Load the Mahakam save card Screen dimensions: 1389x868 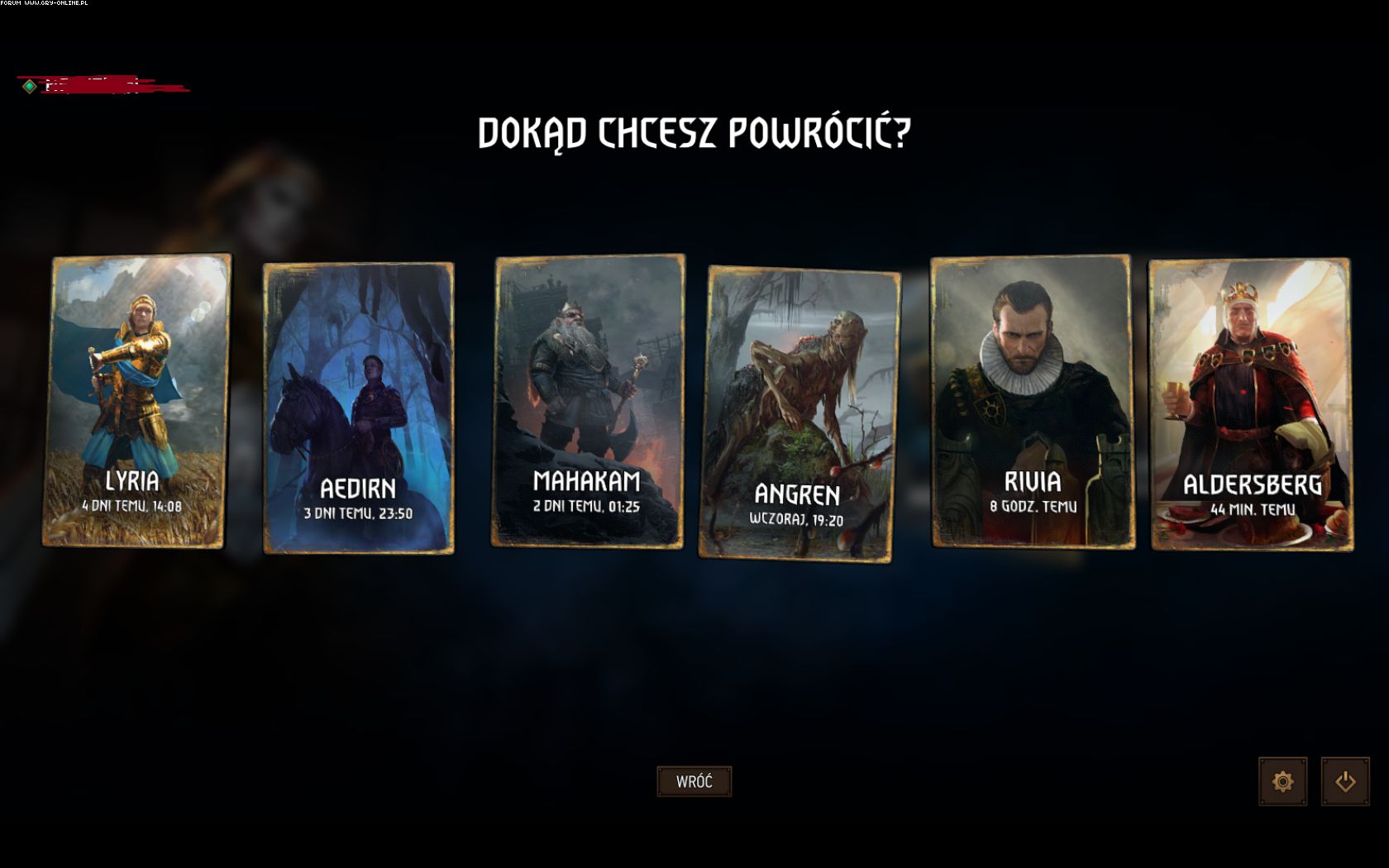point(588,401)
